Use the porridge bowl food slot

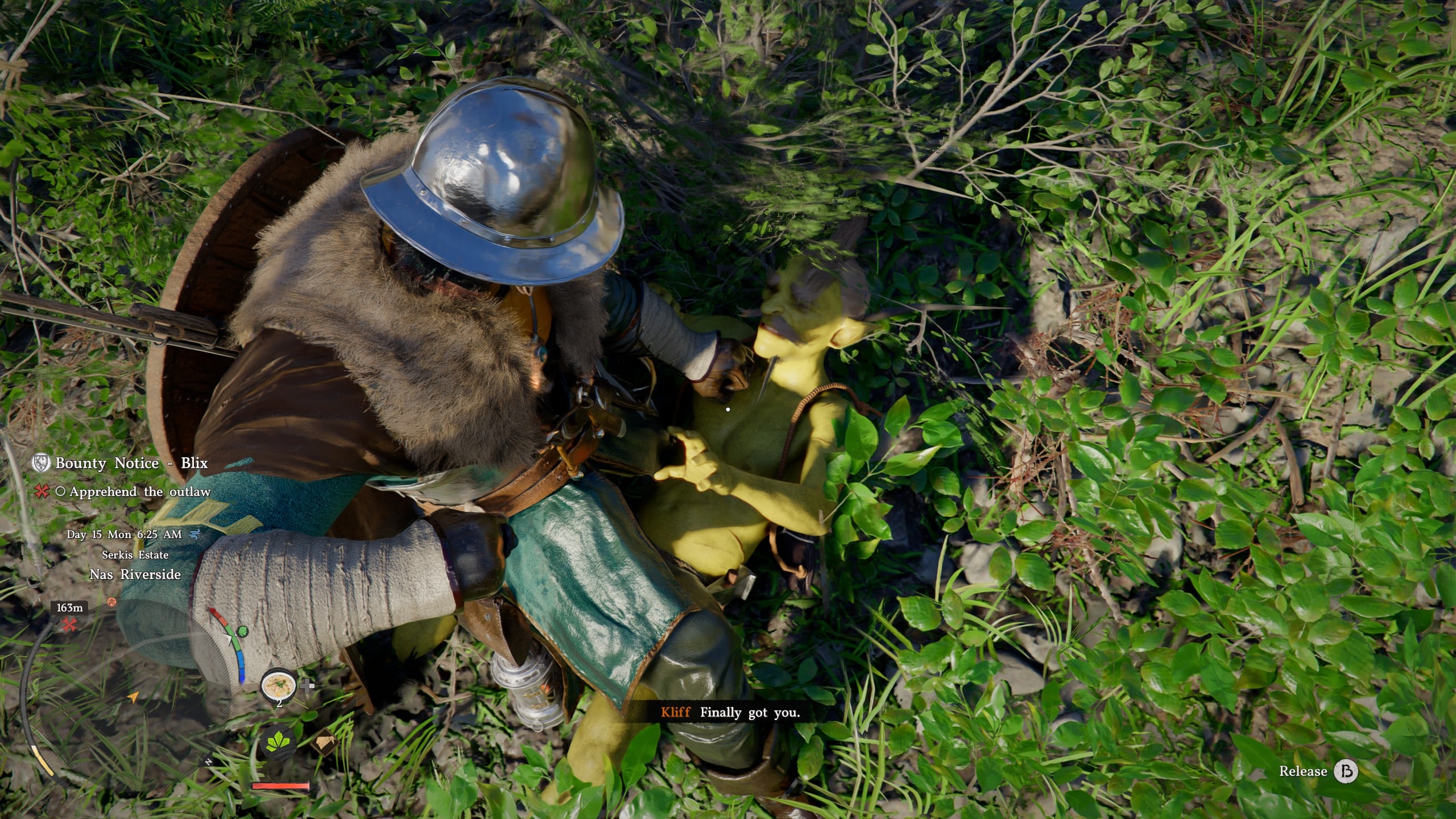[x=278, y=684]
